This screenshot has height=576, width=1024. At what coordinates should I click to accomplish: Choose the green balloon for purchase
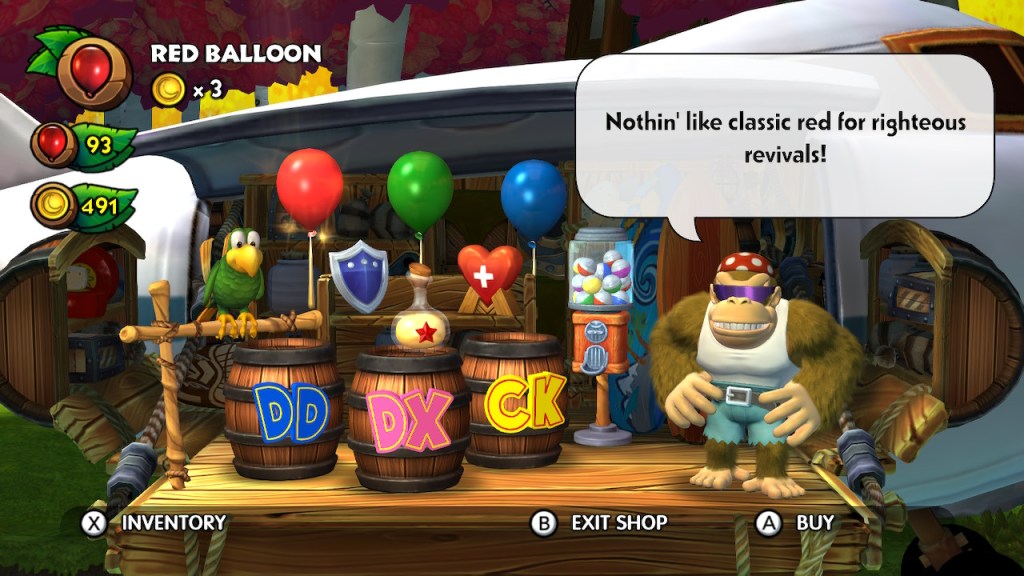420,193
